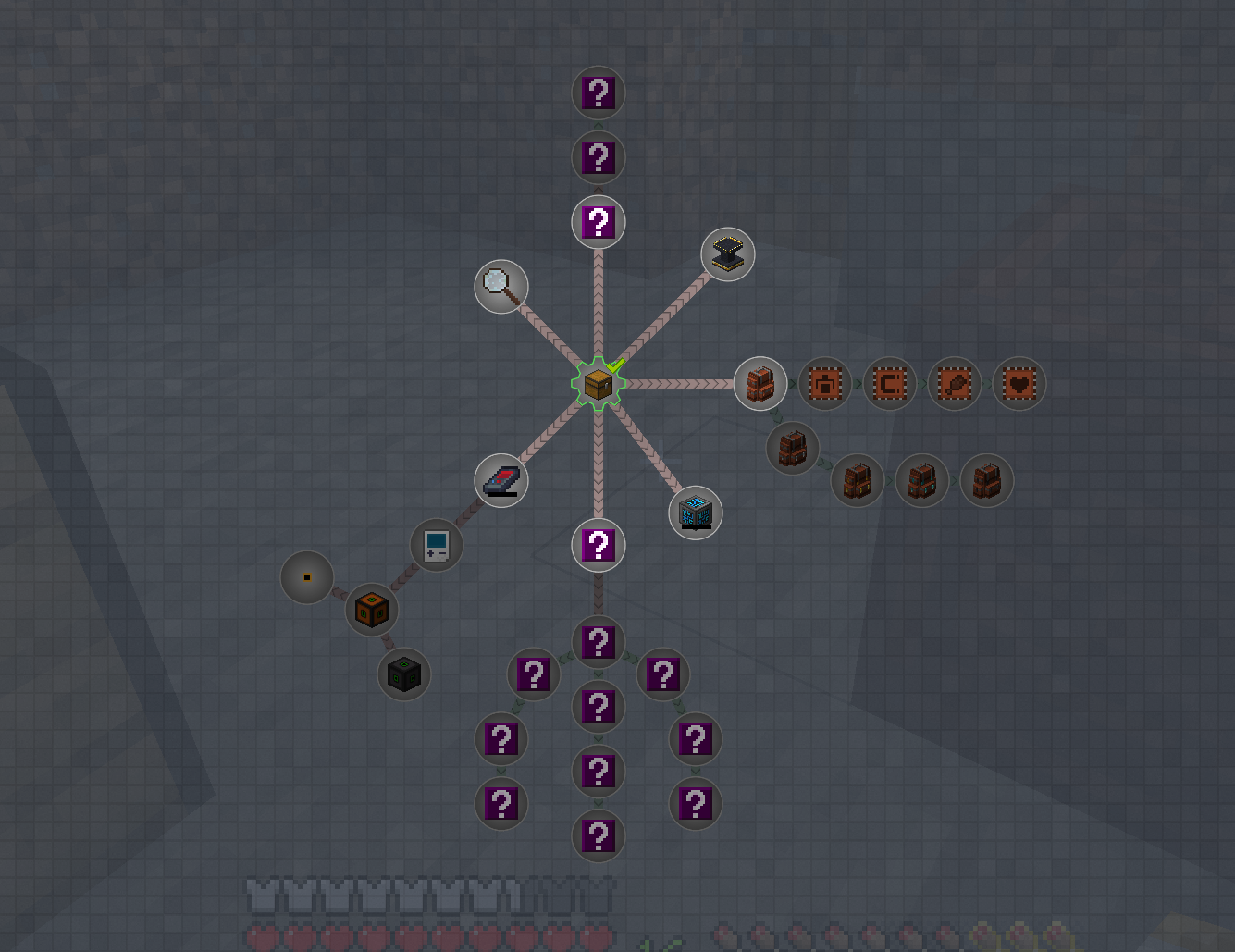Open the handheld game device advancement
Viewport: 1235px width, 952px height.
[x=436, y=545]
